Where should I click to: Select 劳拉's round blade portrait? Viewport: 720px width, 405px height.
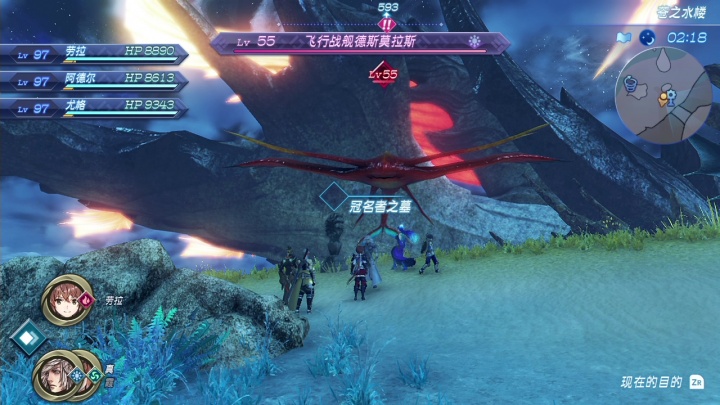[x=66, y=300]
